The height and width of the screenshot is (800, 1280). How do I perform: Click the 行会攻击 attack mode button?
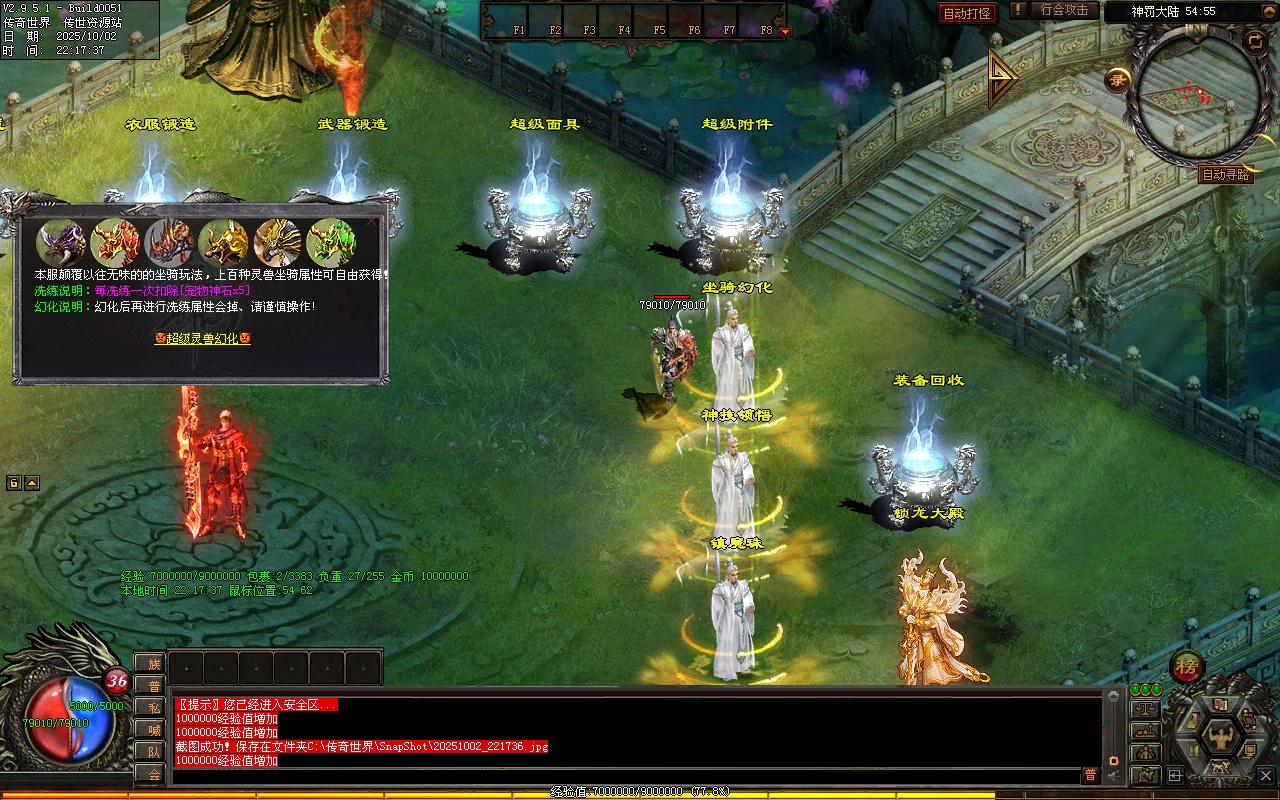[x=1064, y=10]
